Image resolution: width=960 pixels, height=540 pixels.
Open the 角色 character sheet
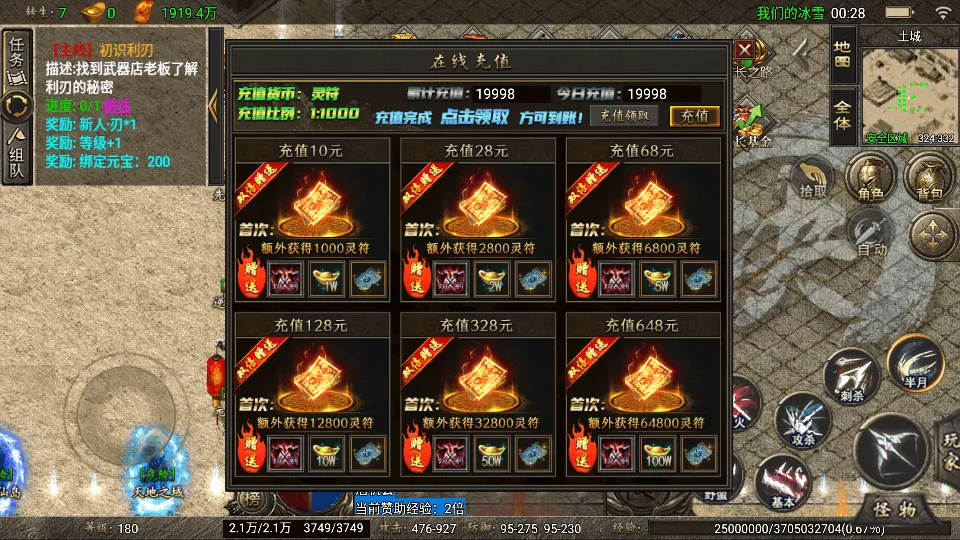866,180
